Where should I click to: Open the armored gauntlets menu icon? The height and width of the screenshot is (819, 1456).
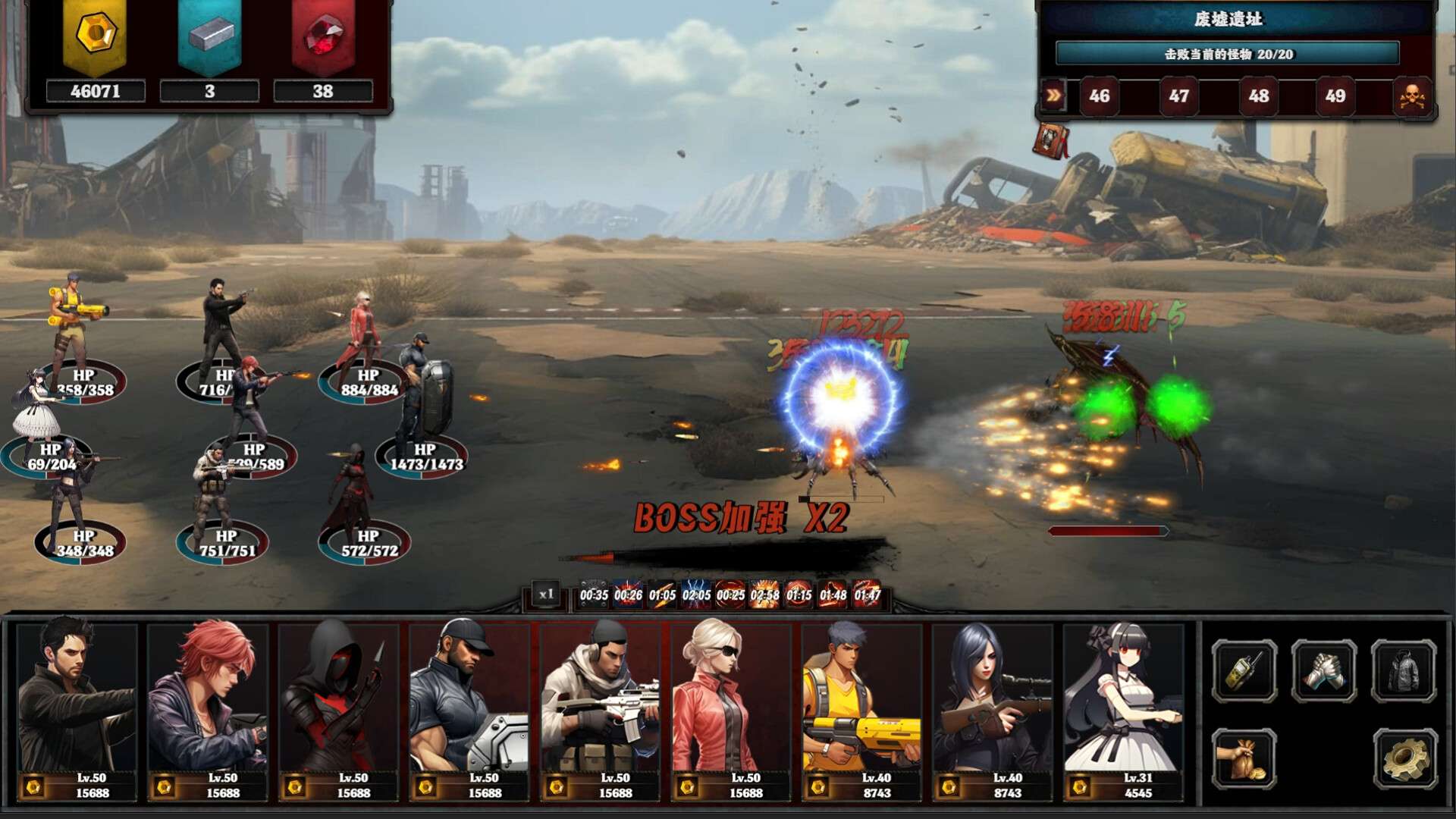(1324, 670)
